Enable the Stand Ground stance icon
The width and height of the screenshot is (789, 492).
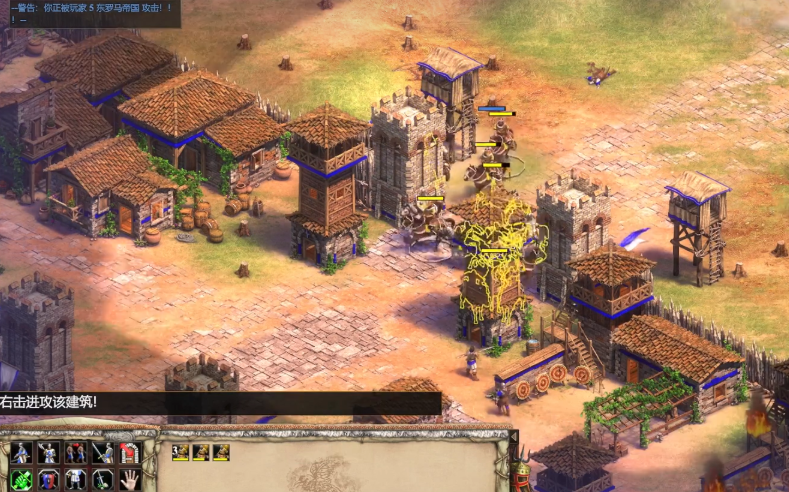(x=76, y=479)
